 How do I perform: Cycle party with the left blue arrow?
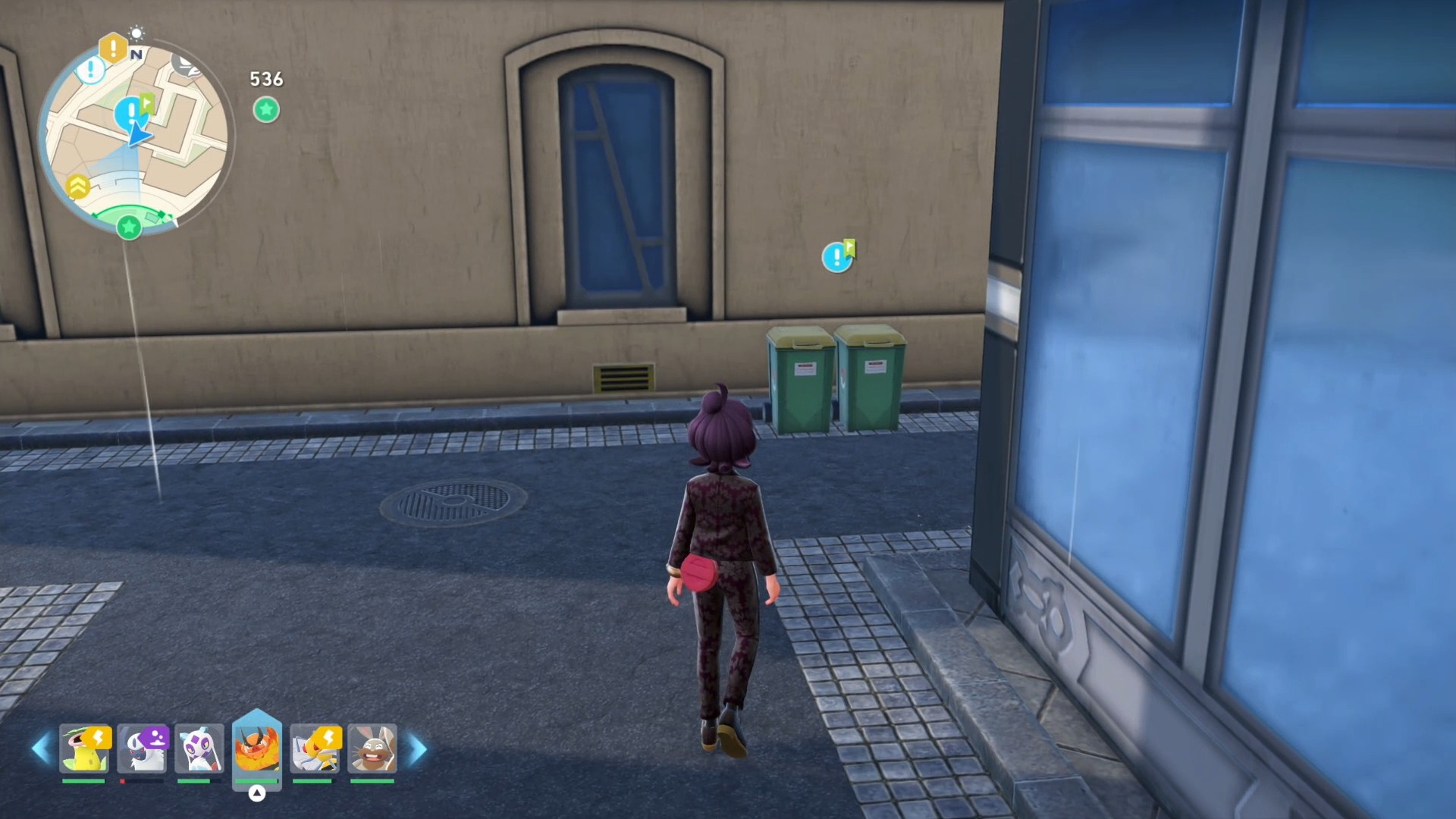coord(41,749)
